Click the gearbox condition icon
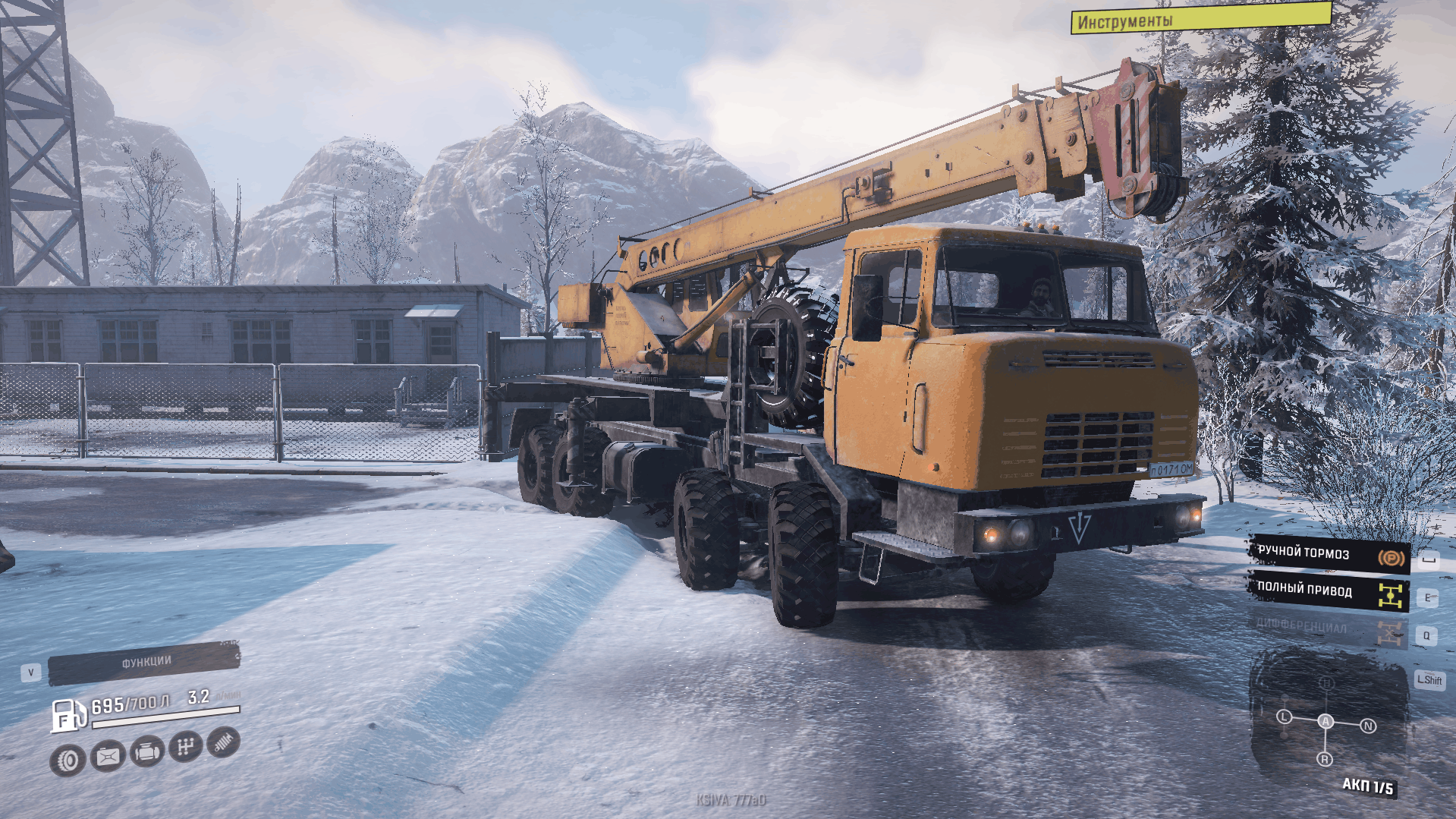 coord(185,747)
